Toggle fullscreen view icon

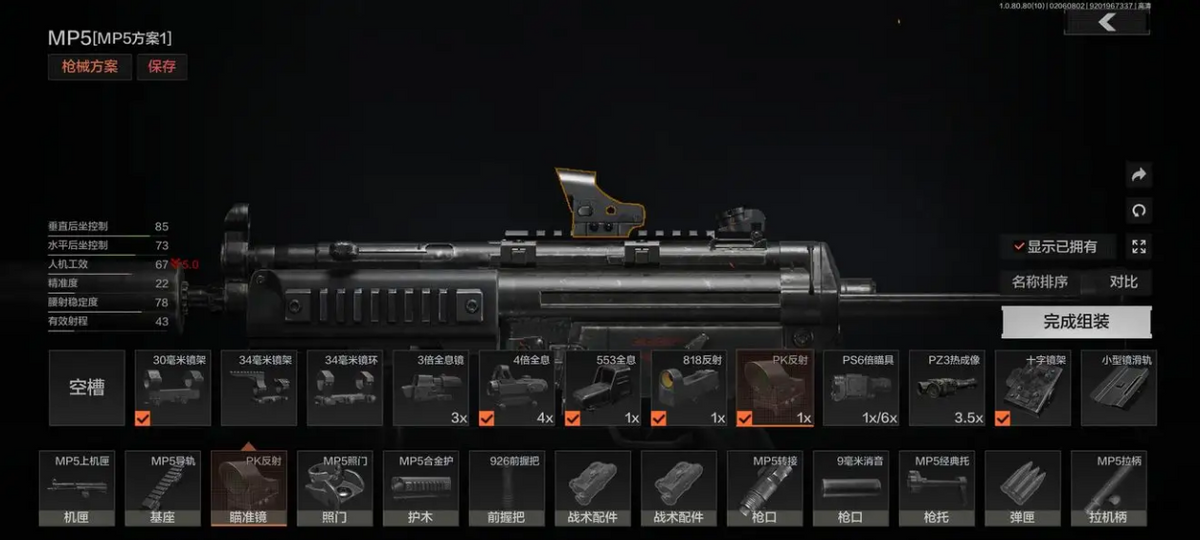point(1138,246)
